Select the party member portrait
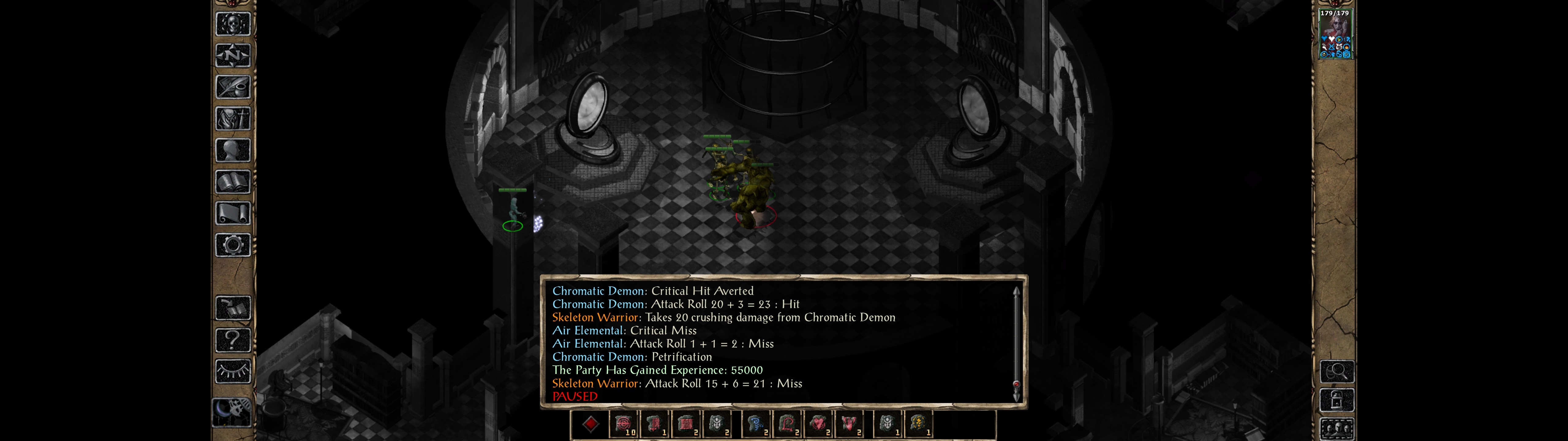Screen dimensions: 1568x441 click(x=1335, y=34)
